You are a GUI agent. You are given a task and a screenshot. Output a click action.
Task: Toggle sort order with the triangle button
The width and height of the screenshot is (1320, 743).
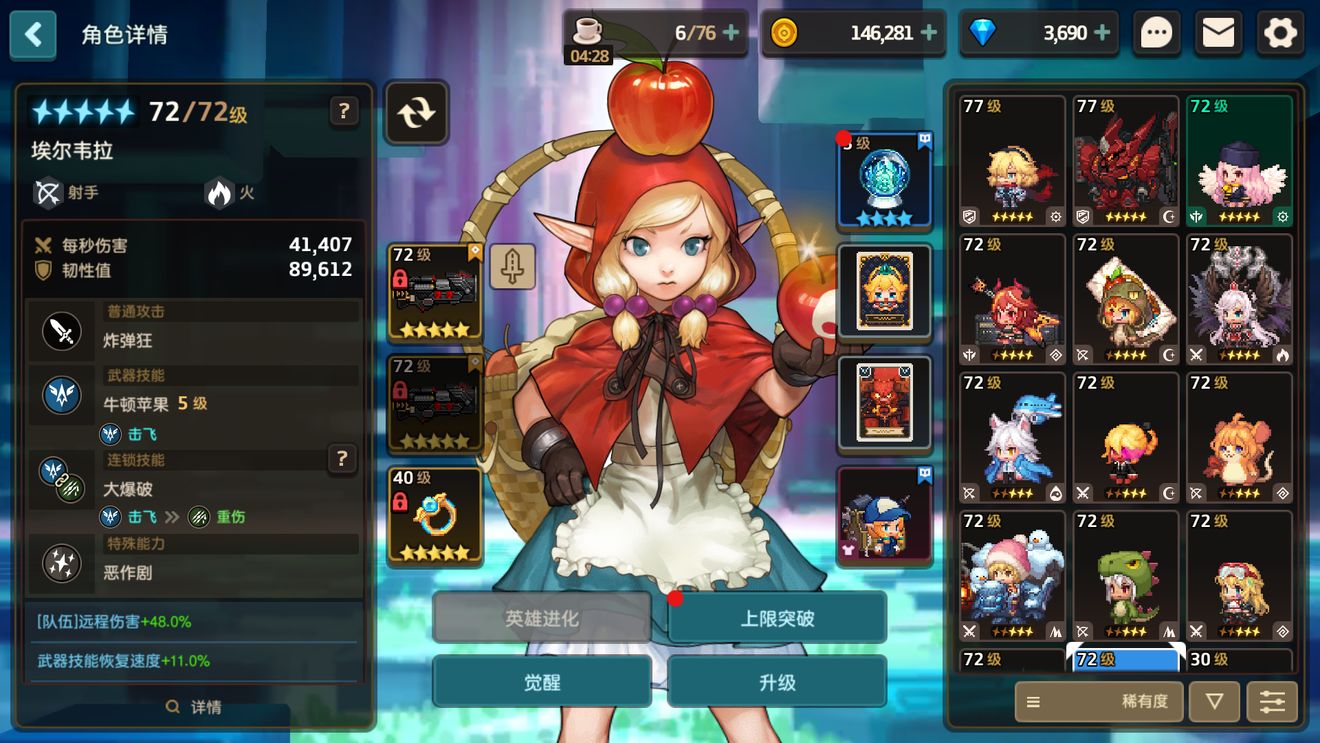pyautogui.click(x=1214, y=702)
